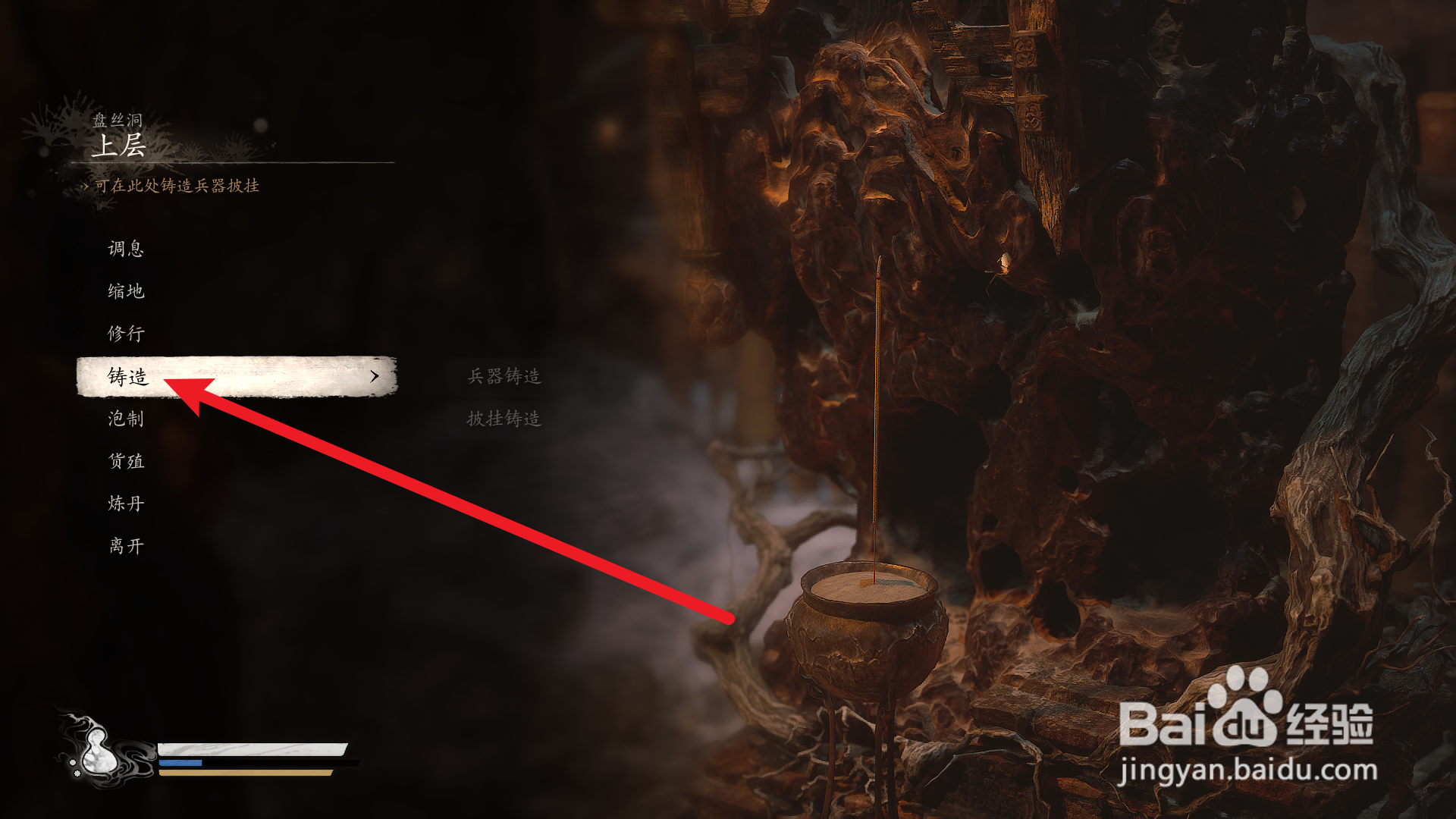Image resolution: width=1456 pixels, height=819 pixels.
Task: Click the upper focus point dot beside the gourd
Action: click(x=73, y=762)
